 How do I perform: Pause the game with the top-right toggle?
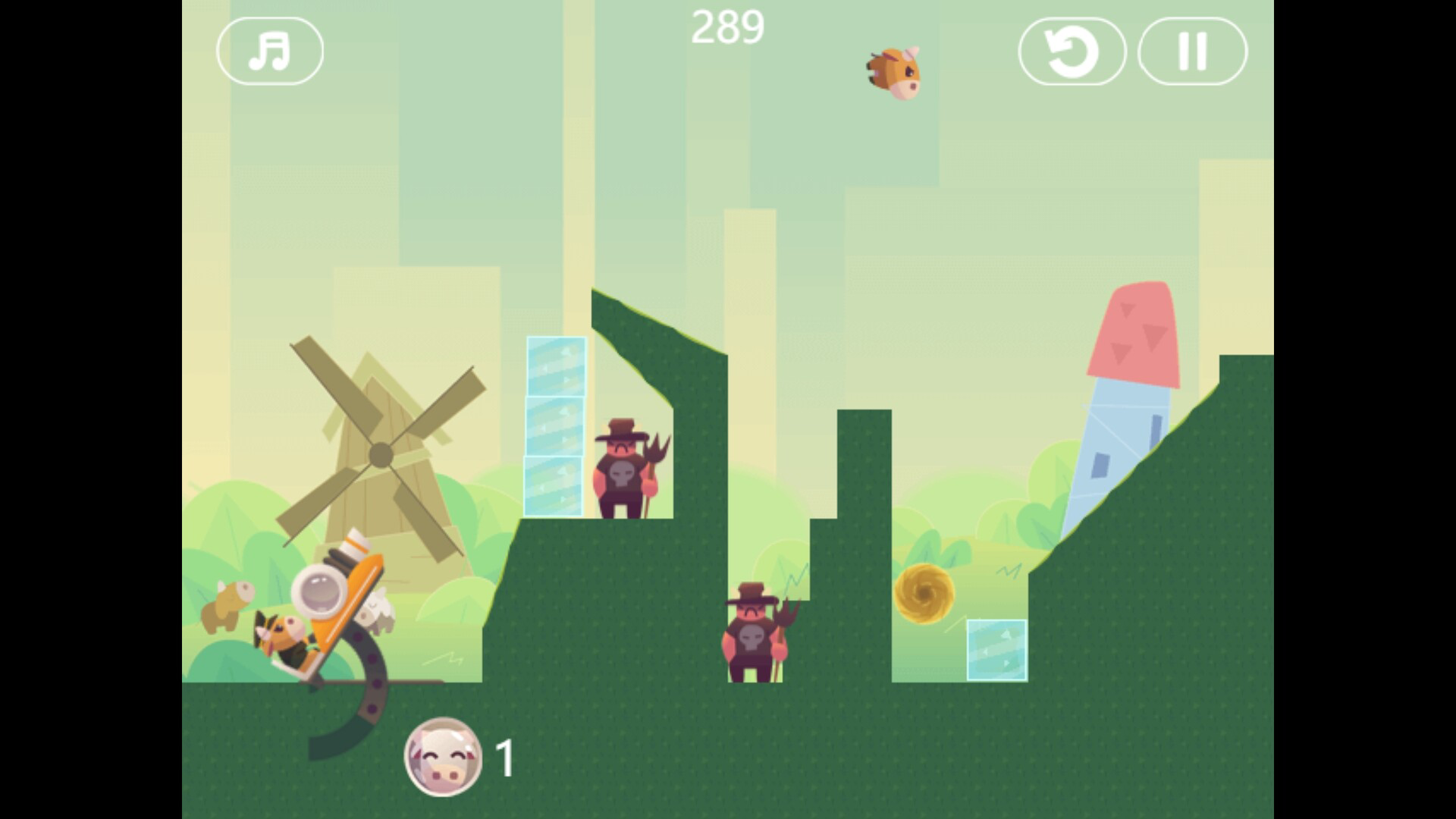[1191, 50]
